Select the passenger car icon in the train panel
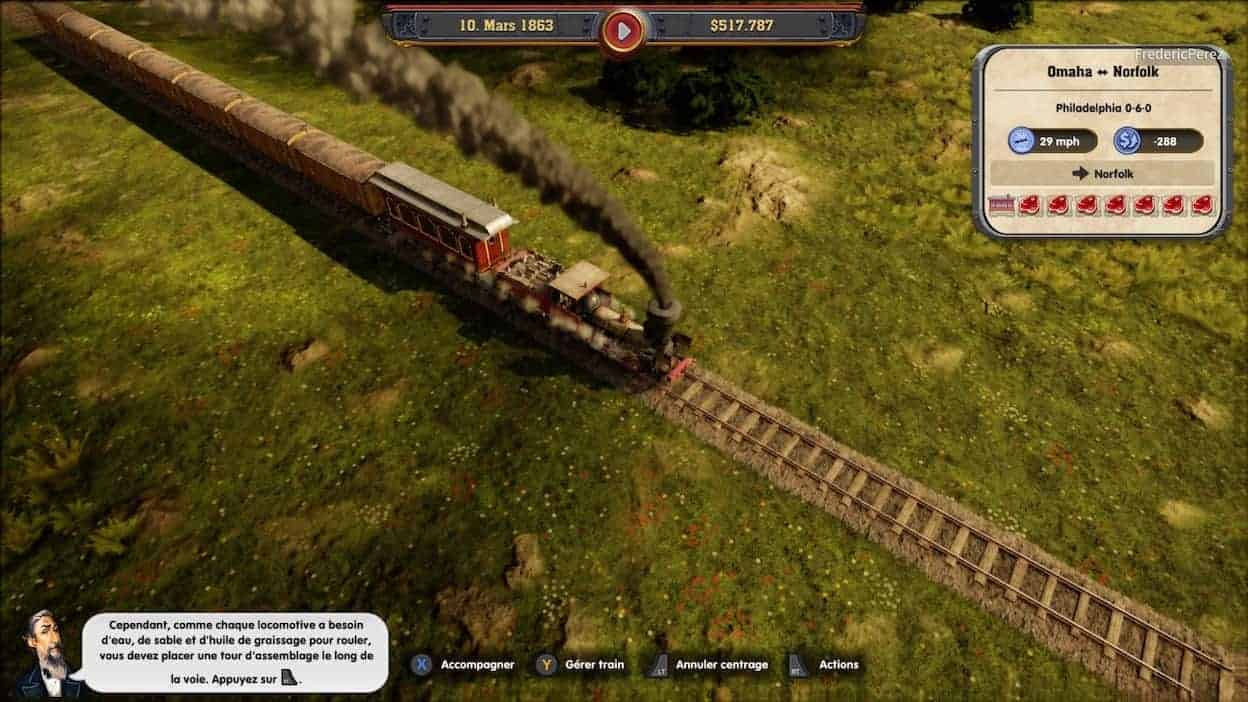The height and width of the screenshot is (702, 1248). (1000, 205)
